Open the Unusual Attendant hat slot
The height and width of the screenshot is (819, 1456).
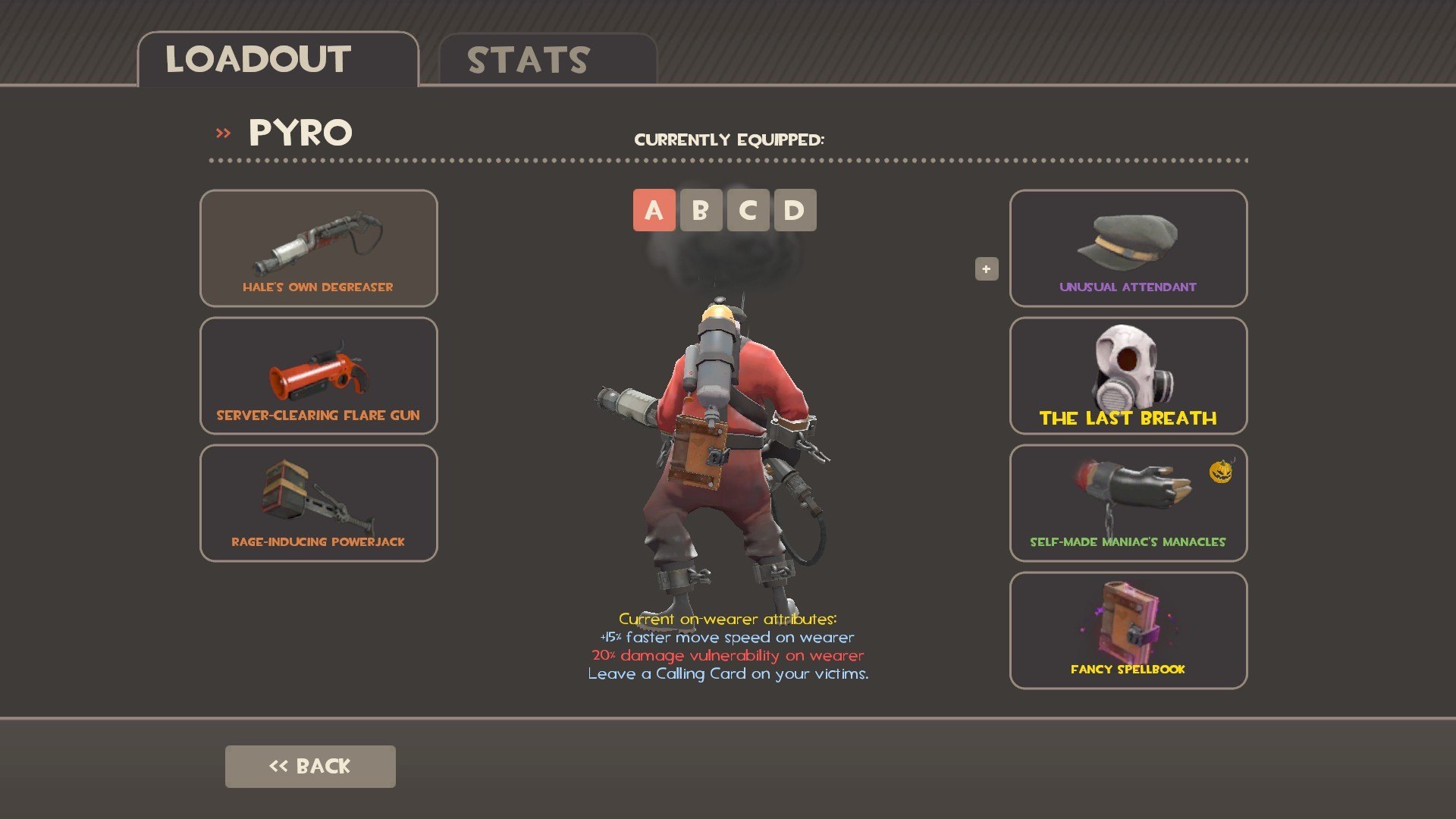(1128, 248)
